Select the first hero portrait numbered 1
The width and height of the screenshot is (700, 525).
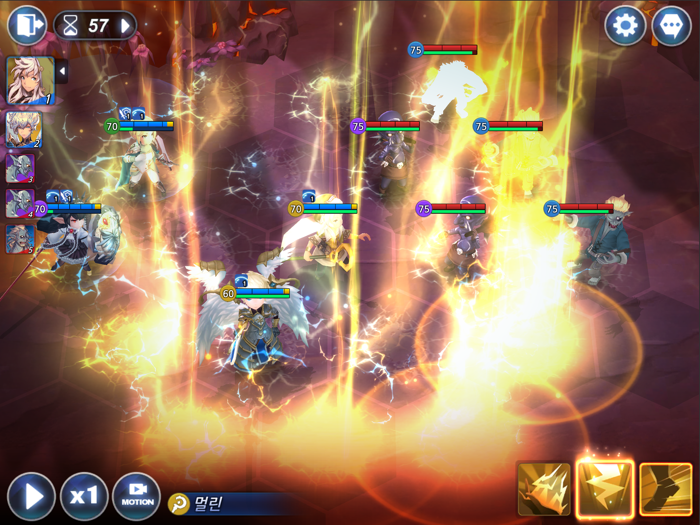(x=30, y=81)
